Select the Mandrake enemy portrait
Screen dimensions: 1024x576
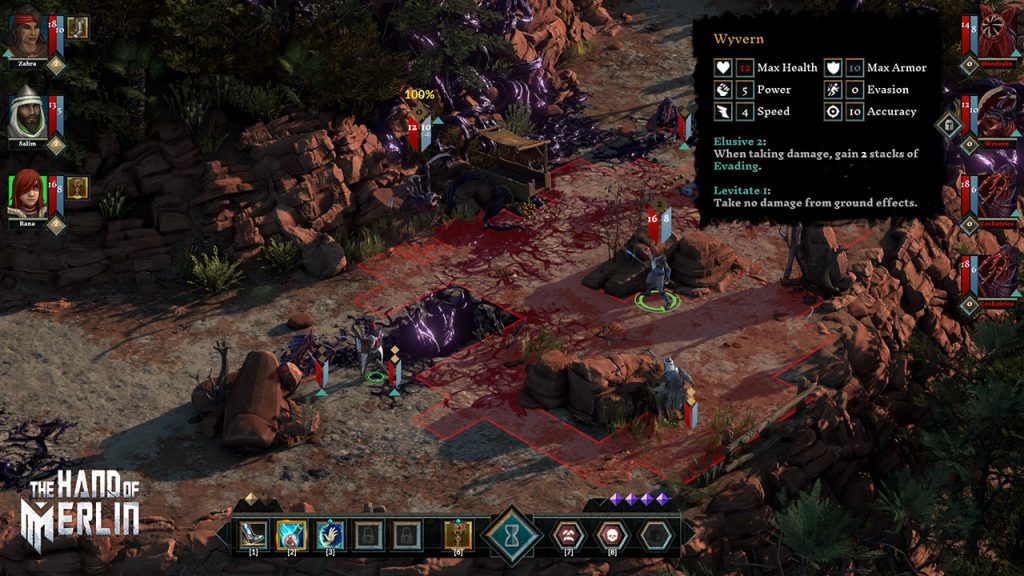997,32
